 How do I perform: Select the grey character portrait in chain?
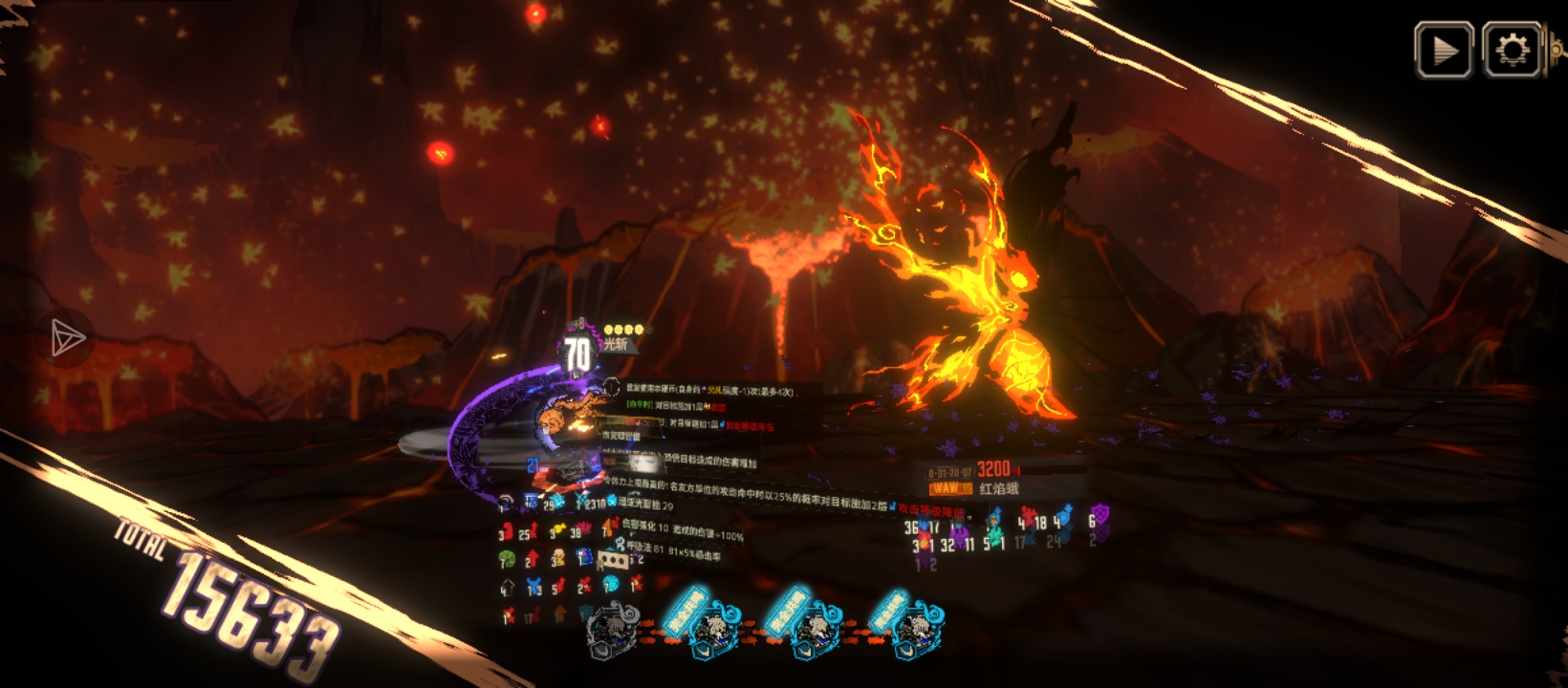613,632
